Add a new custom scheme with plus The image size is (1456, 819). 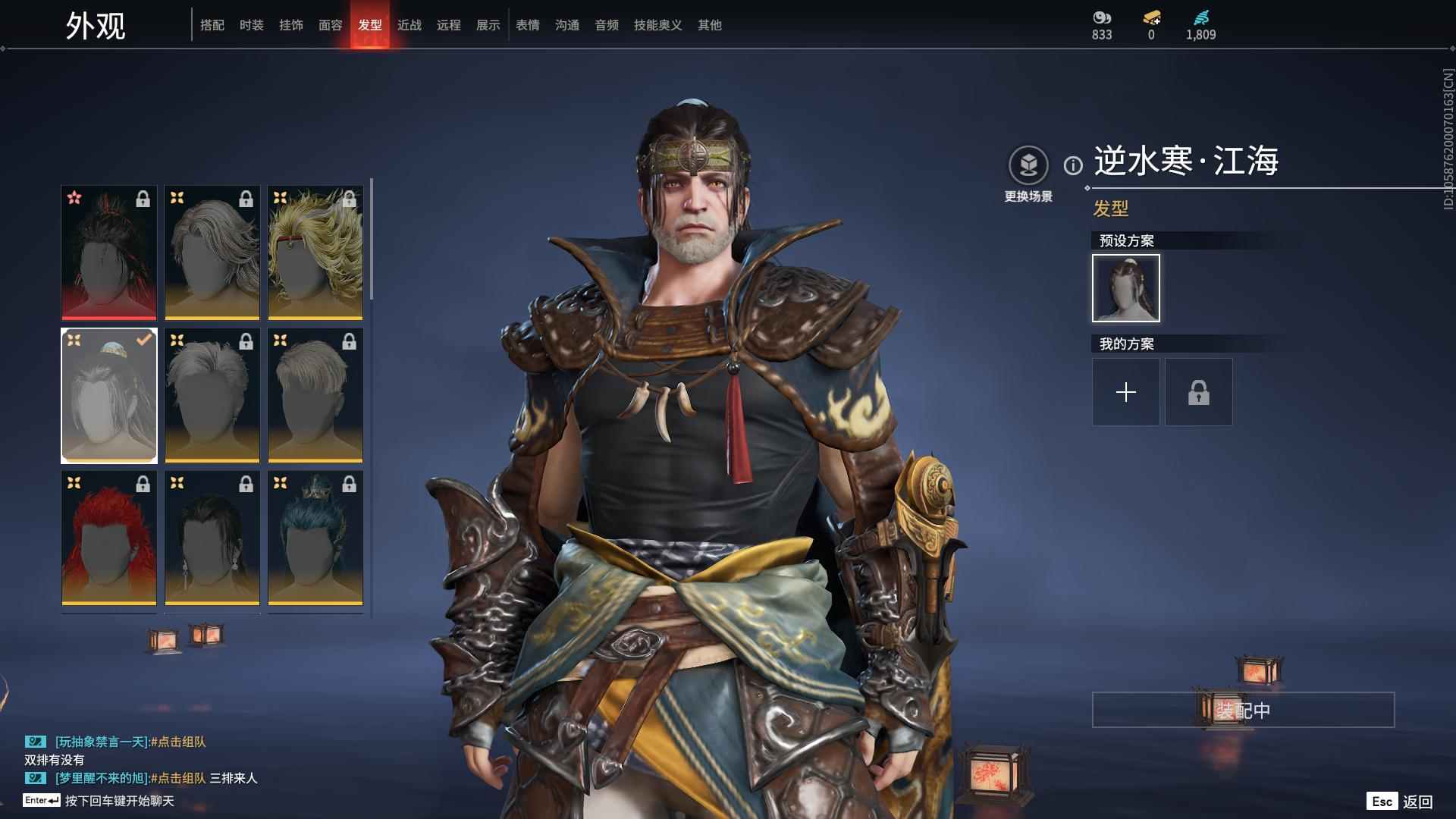pos(1125,392)
